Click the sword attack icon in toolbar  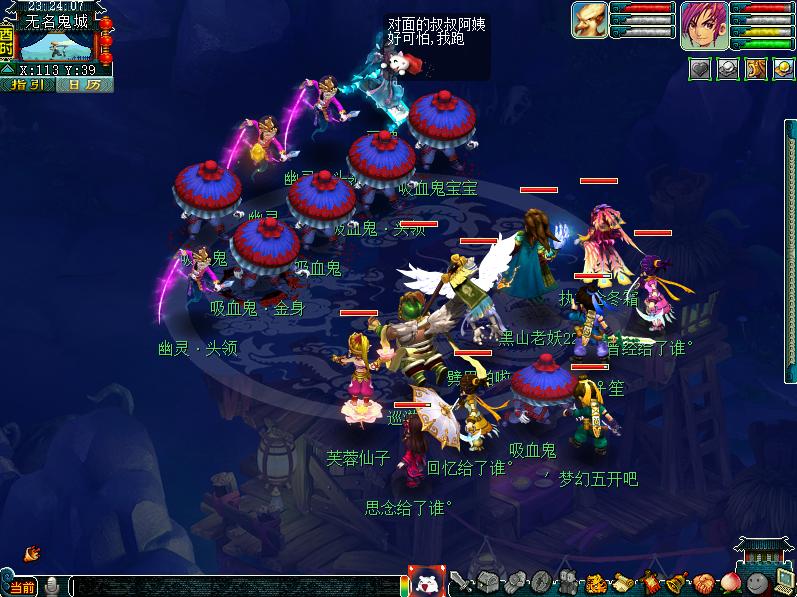(x=461, y=582)
